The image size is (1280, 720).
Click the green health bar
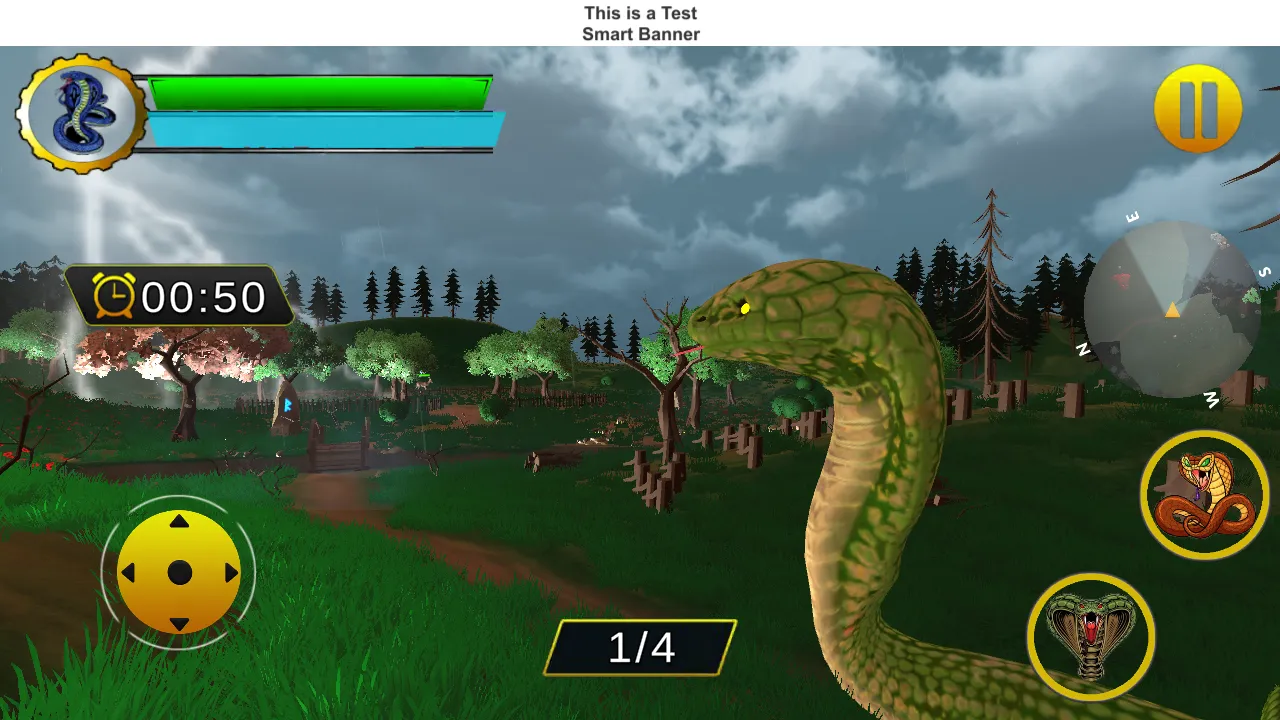pyautogui.click(x=320, y=92)
